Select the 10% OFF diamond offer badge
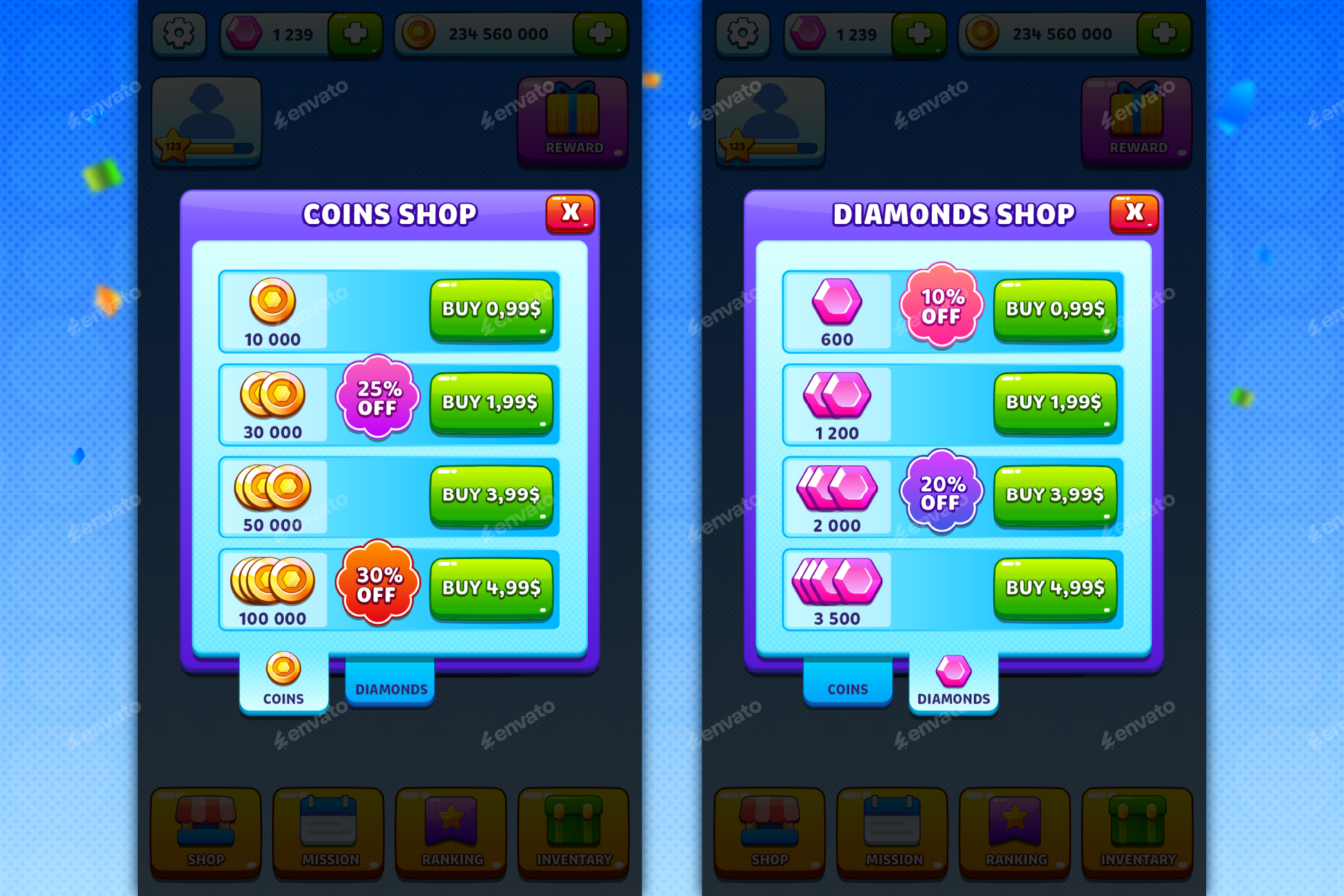The image size is (1344, 896). [x=941, y=307]
